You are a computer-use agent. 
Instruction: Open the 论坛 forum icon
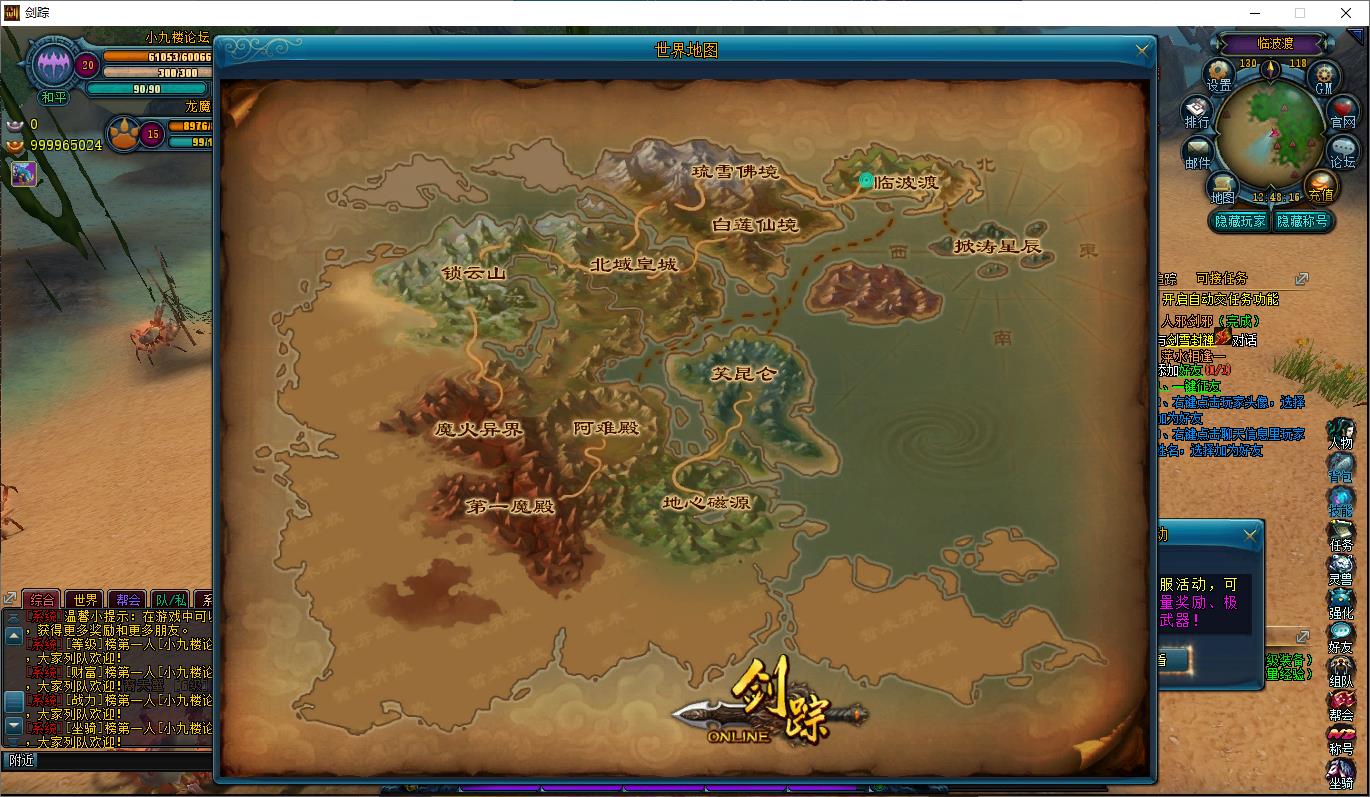1343,150
